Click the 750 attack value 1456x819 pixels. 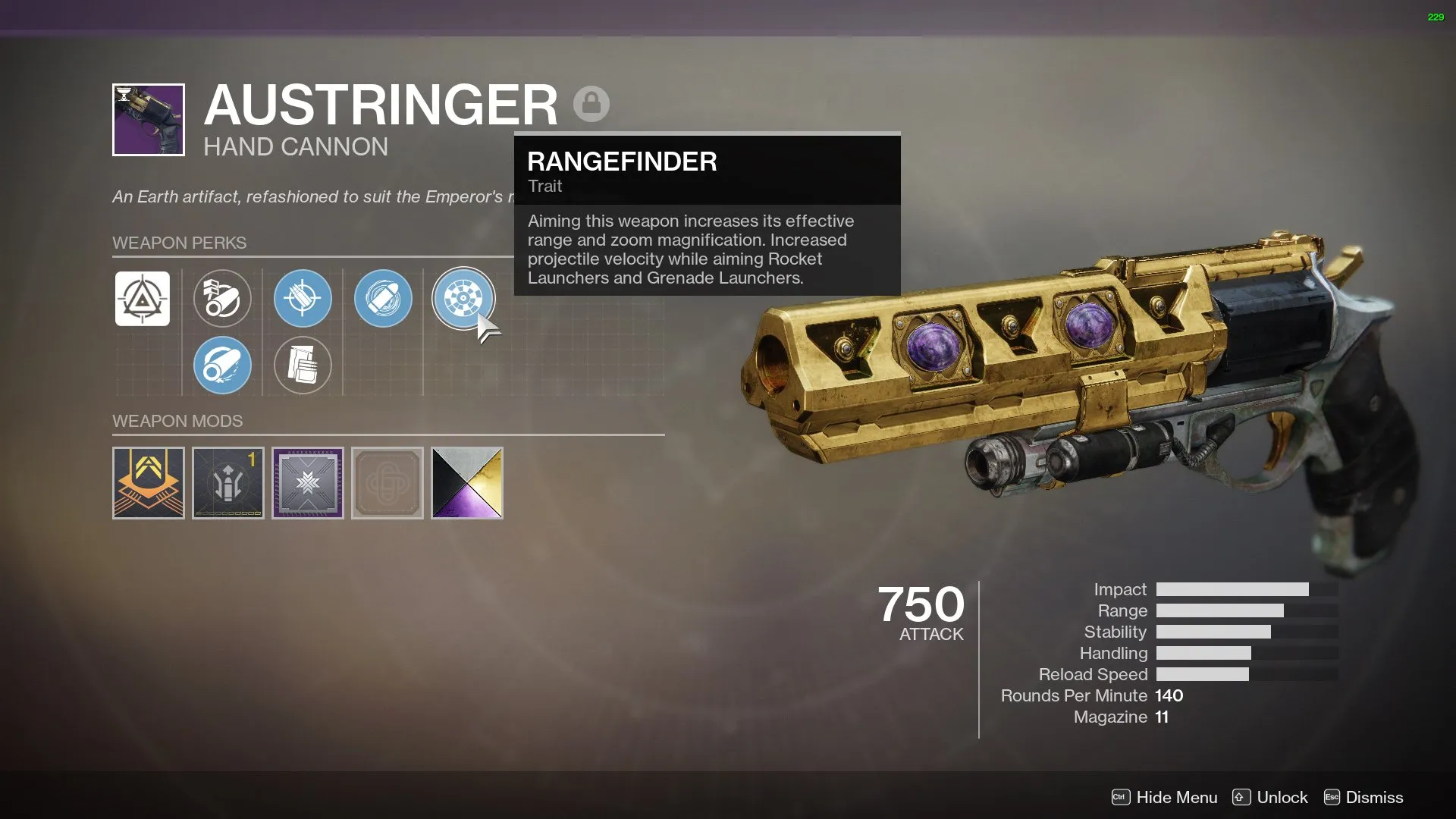(921, 605)
